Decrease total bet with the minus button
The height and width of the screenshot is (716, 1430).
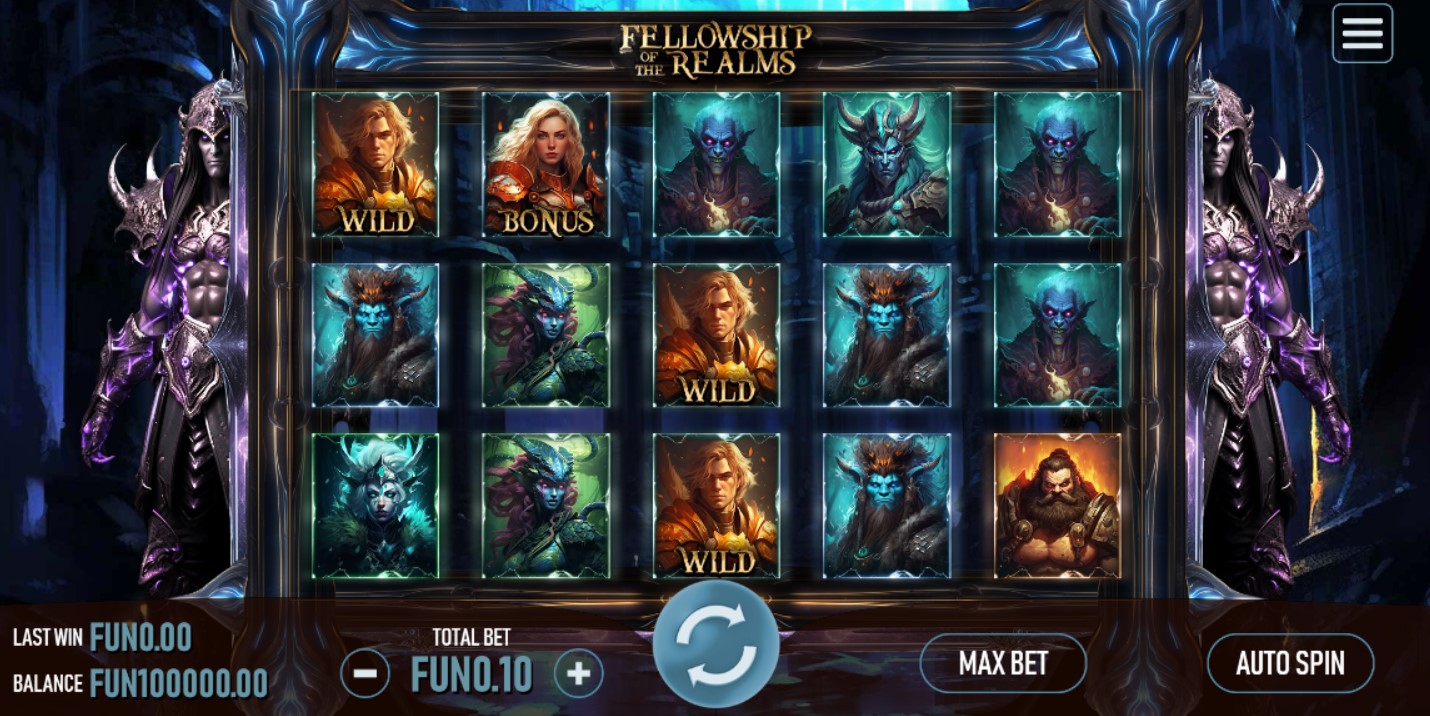pos(365,674)
